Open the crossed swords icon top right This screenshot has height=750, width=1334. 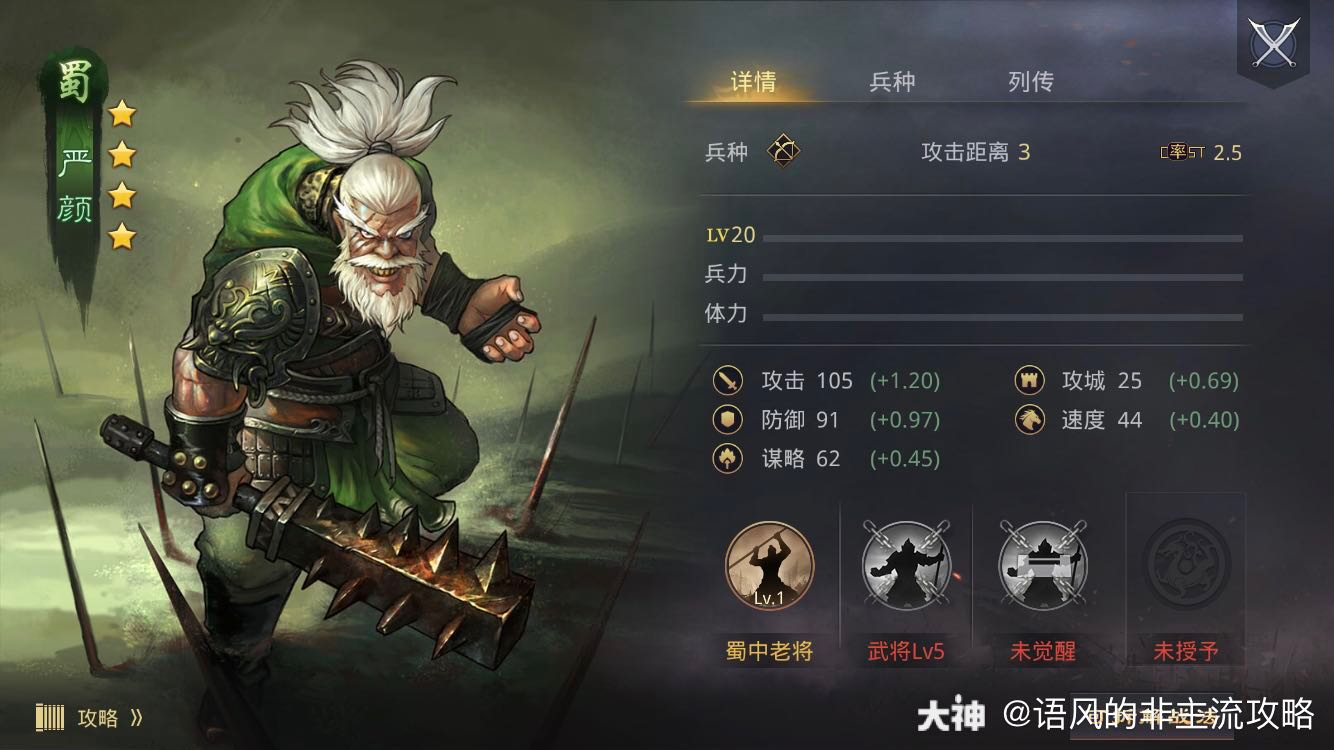point(1273,42)
